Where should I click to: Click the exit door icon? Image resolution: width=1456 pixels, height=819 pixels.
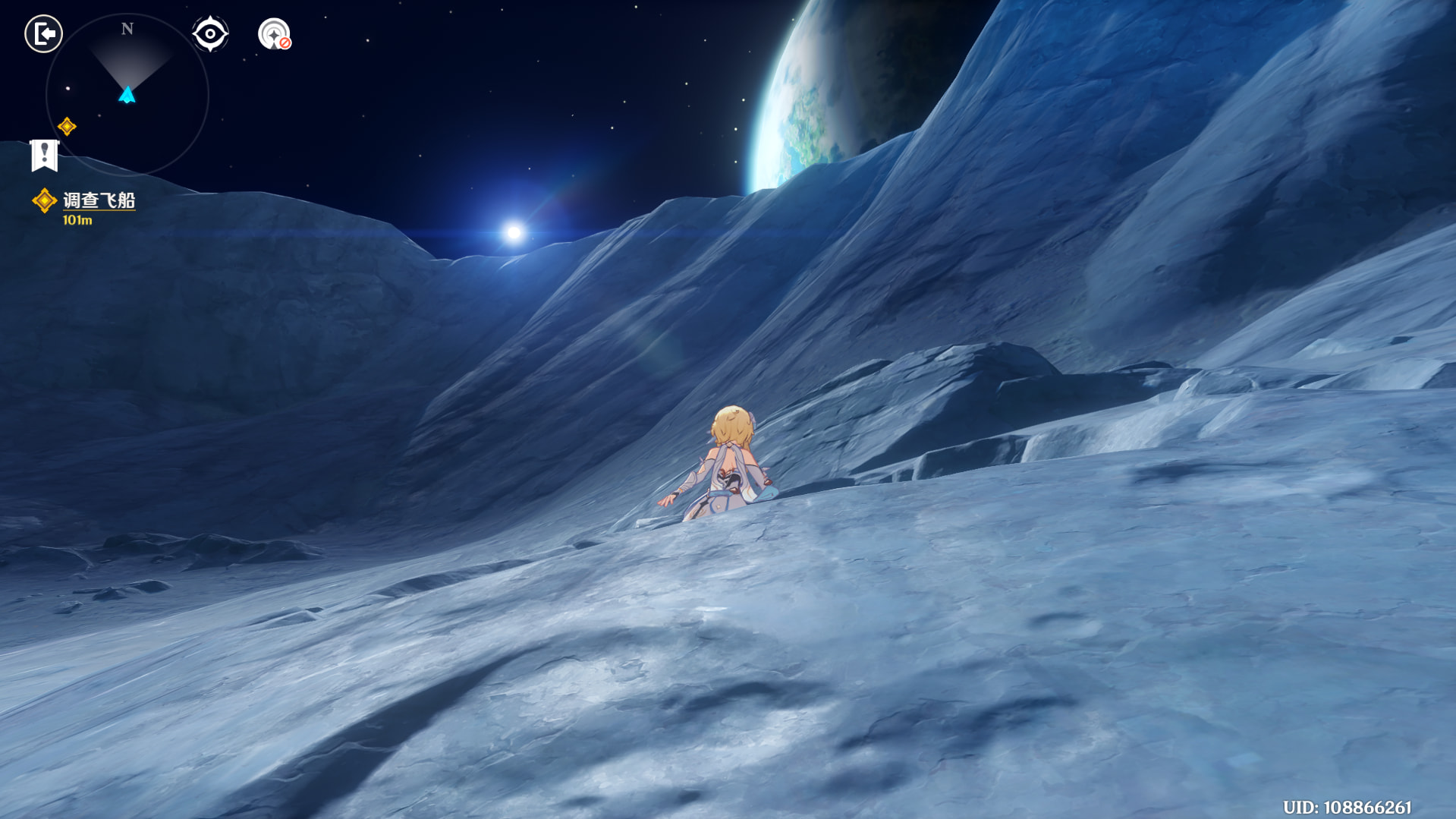click(x=43, y=34)
